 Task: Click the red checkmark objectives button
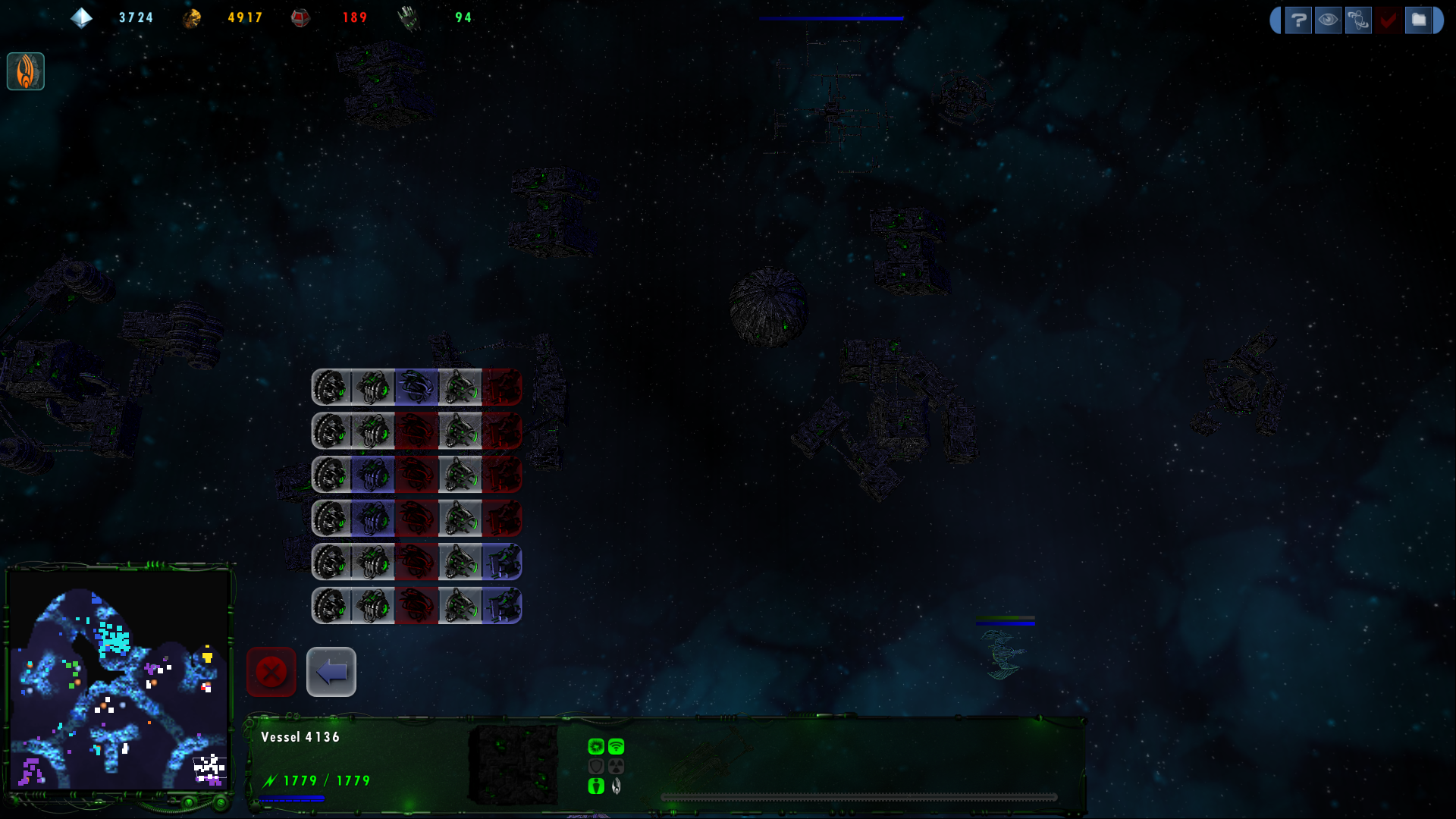(1389, 20)
